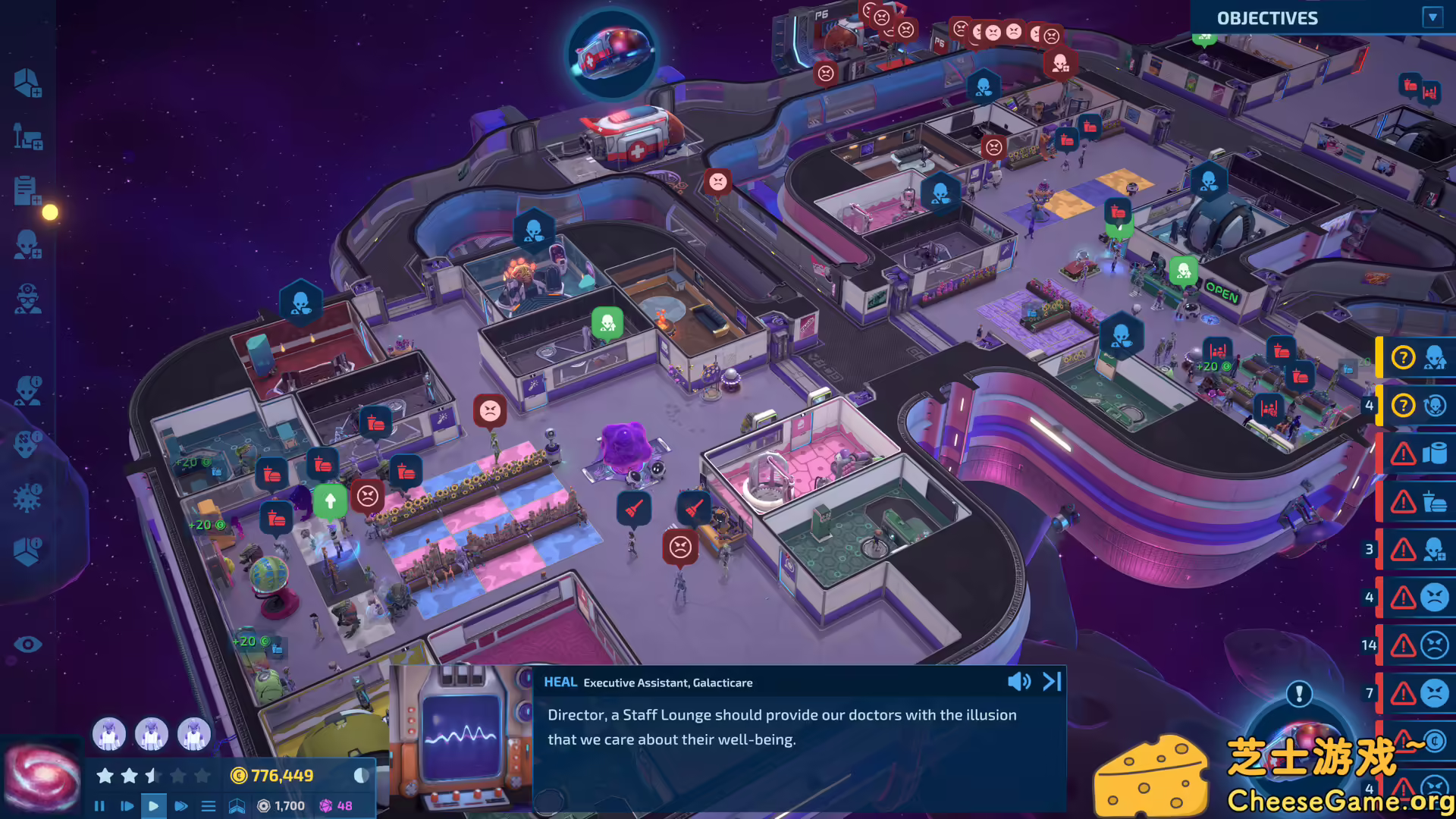The height and width of the screenshot is (819, 1456).
Task: Collapse the Objectives panel arrow
Action: (1434, 18)
